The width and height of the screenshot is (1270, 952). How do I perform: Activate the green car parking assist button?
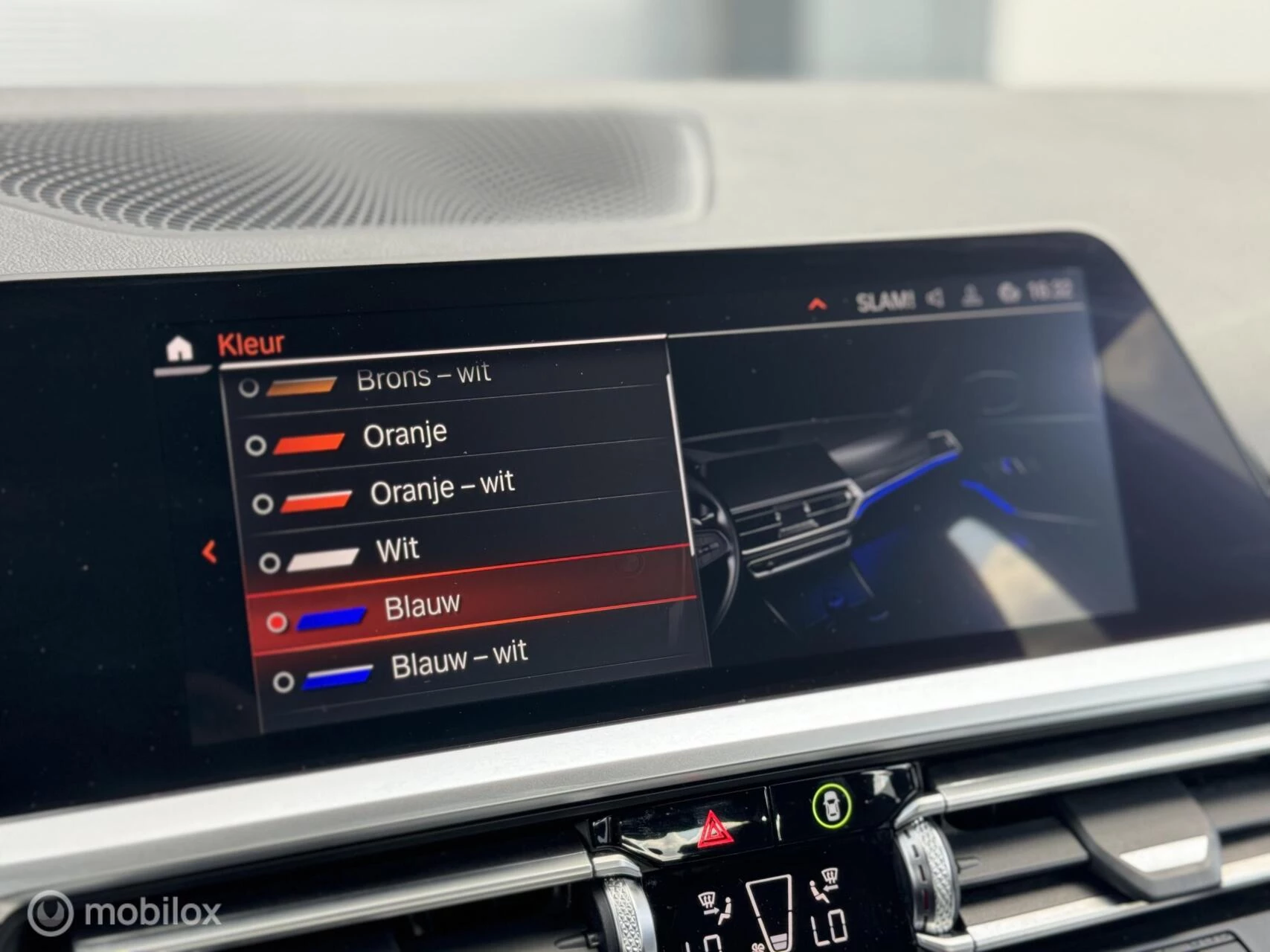click(x=832, y=805)
